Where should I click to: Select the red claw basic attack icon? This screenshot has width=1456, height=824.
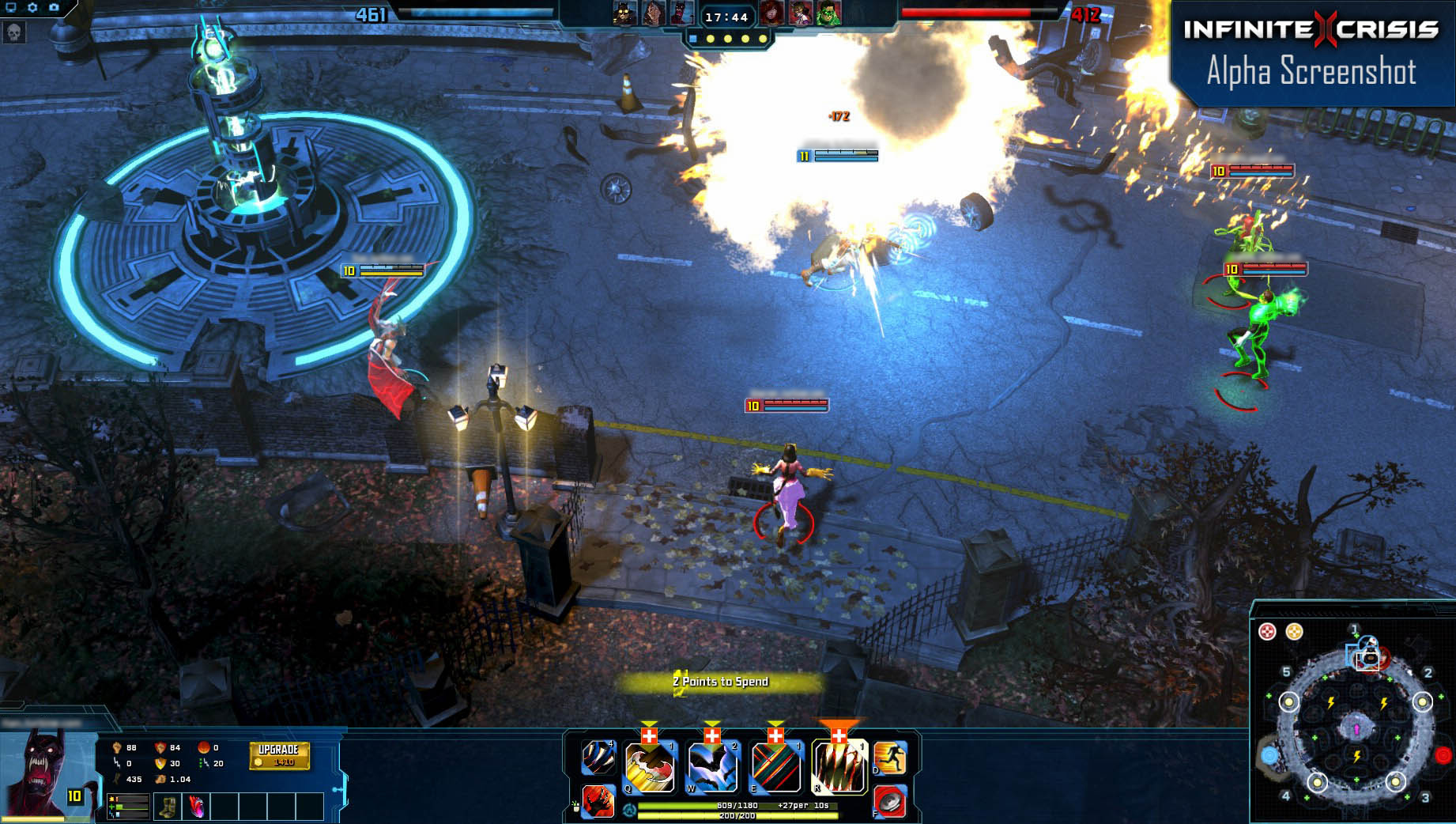(599, 801)
